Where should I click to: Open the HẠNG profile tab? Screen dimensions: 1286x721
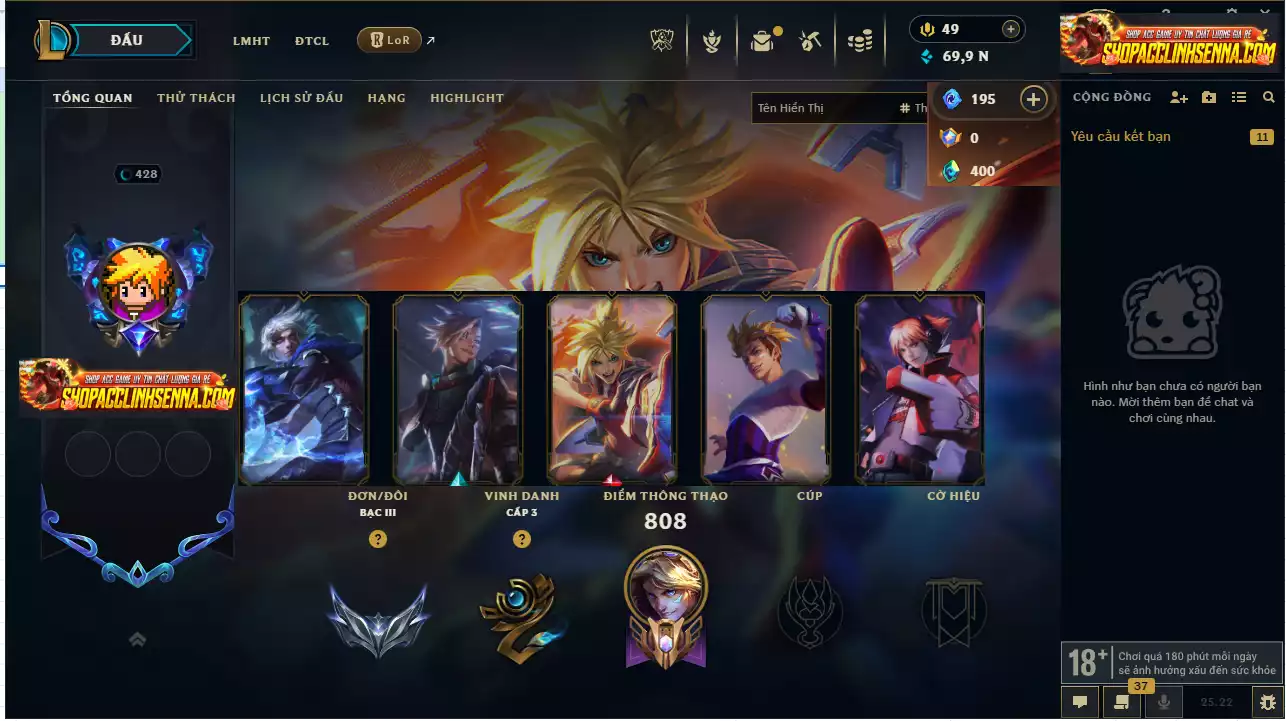point(387,98)
